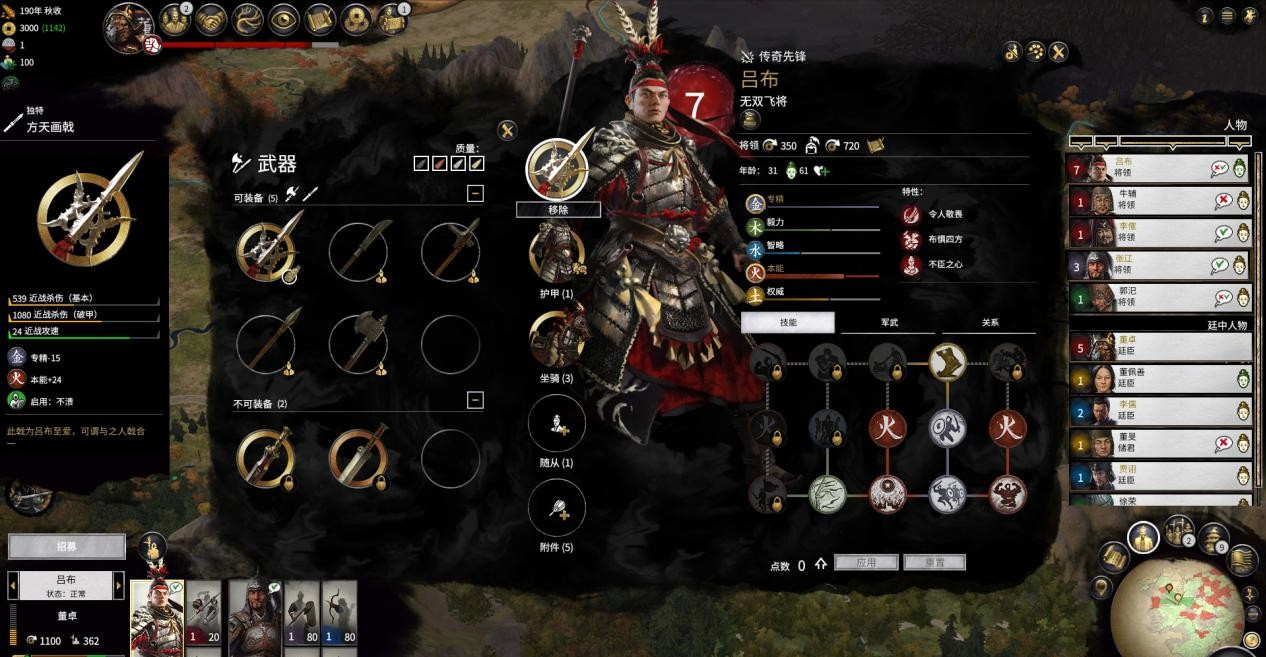Screen dimensions: 1266x657
Task: Close the weapon panel with the X
Action: (x=507, y=130)
